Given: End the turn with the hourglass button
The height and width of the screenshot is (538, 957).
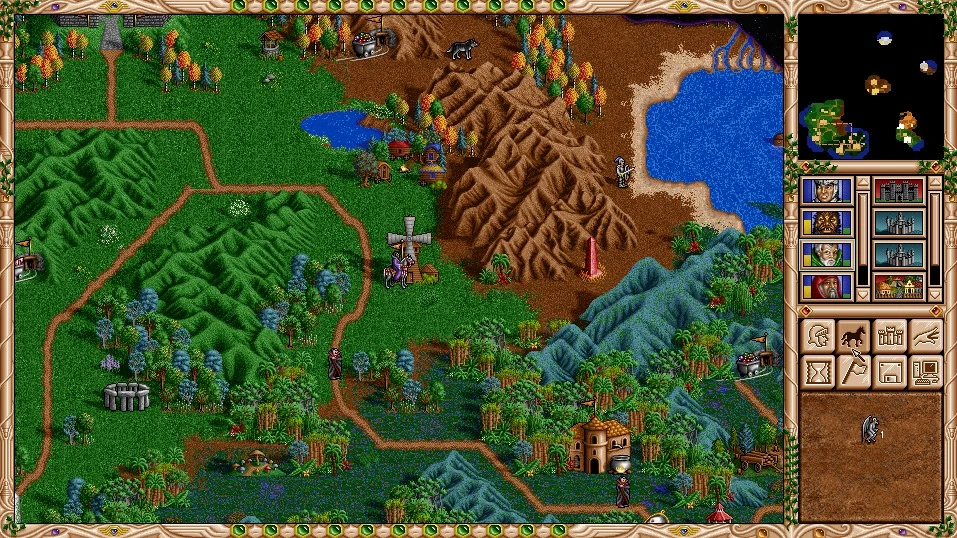Looking at the screenshot, I should [819, 372].
